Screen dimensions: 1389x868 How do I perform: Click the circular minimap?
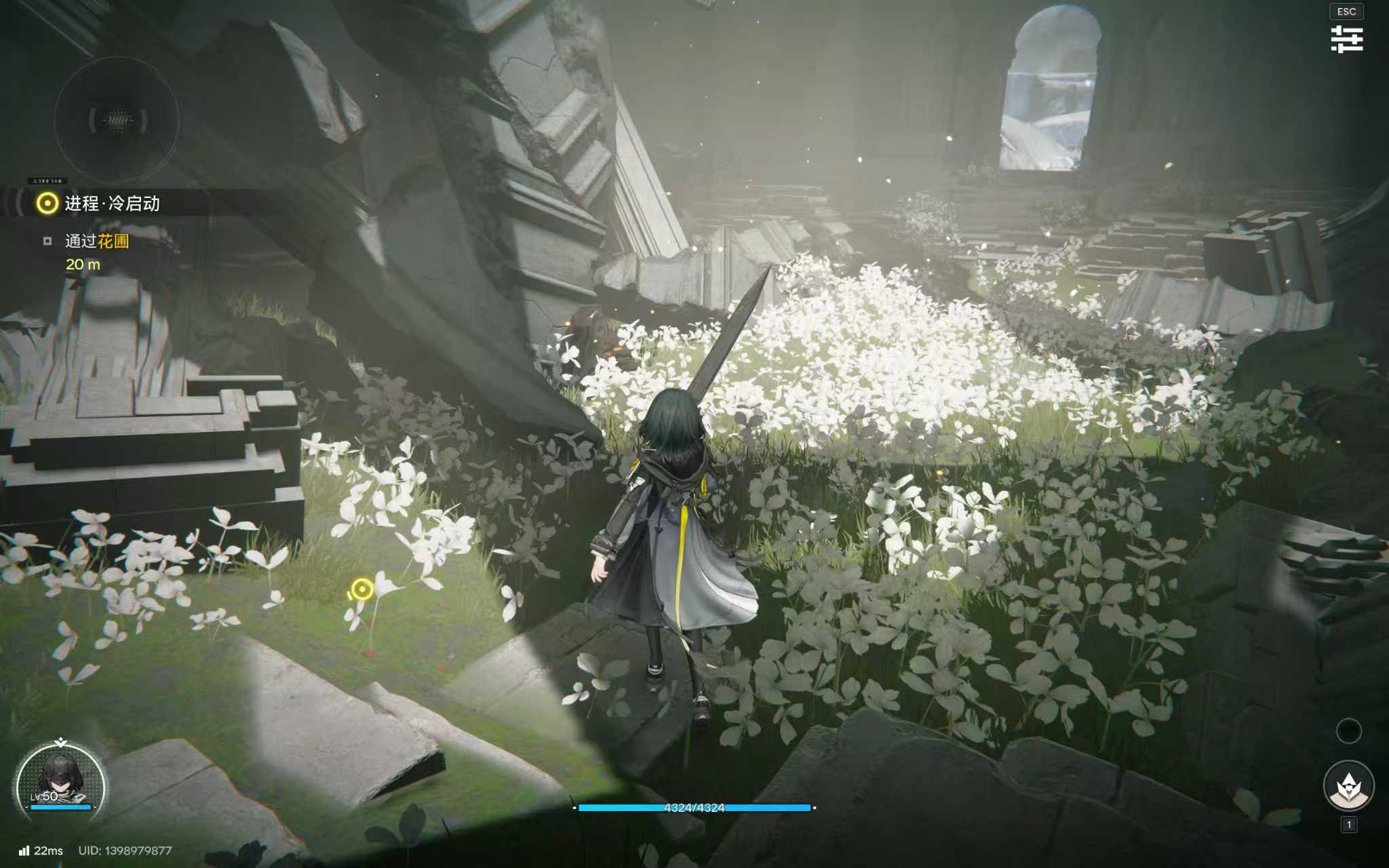[117, 120]
